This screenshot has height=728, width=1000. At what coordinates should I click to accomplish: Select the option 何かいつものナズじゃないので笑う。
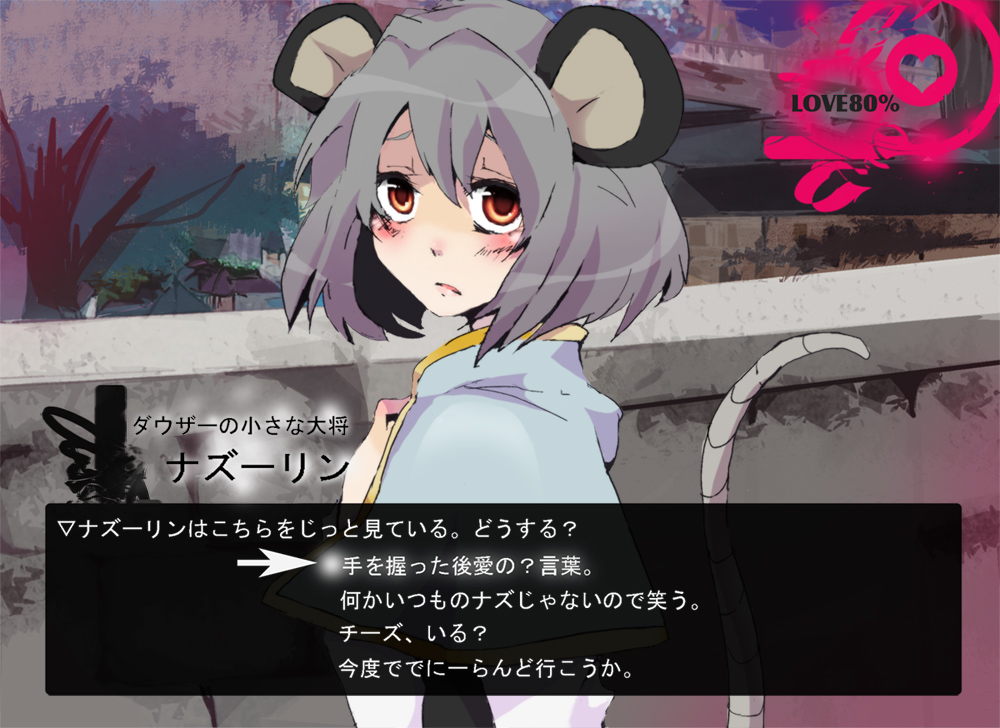[x=518, y=601]
